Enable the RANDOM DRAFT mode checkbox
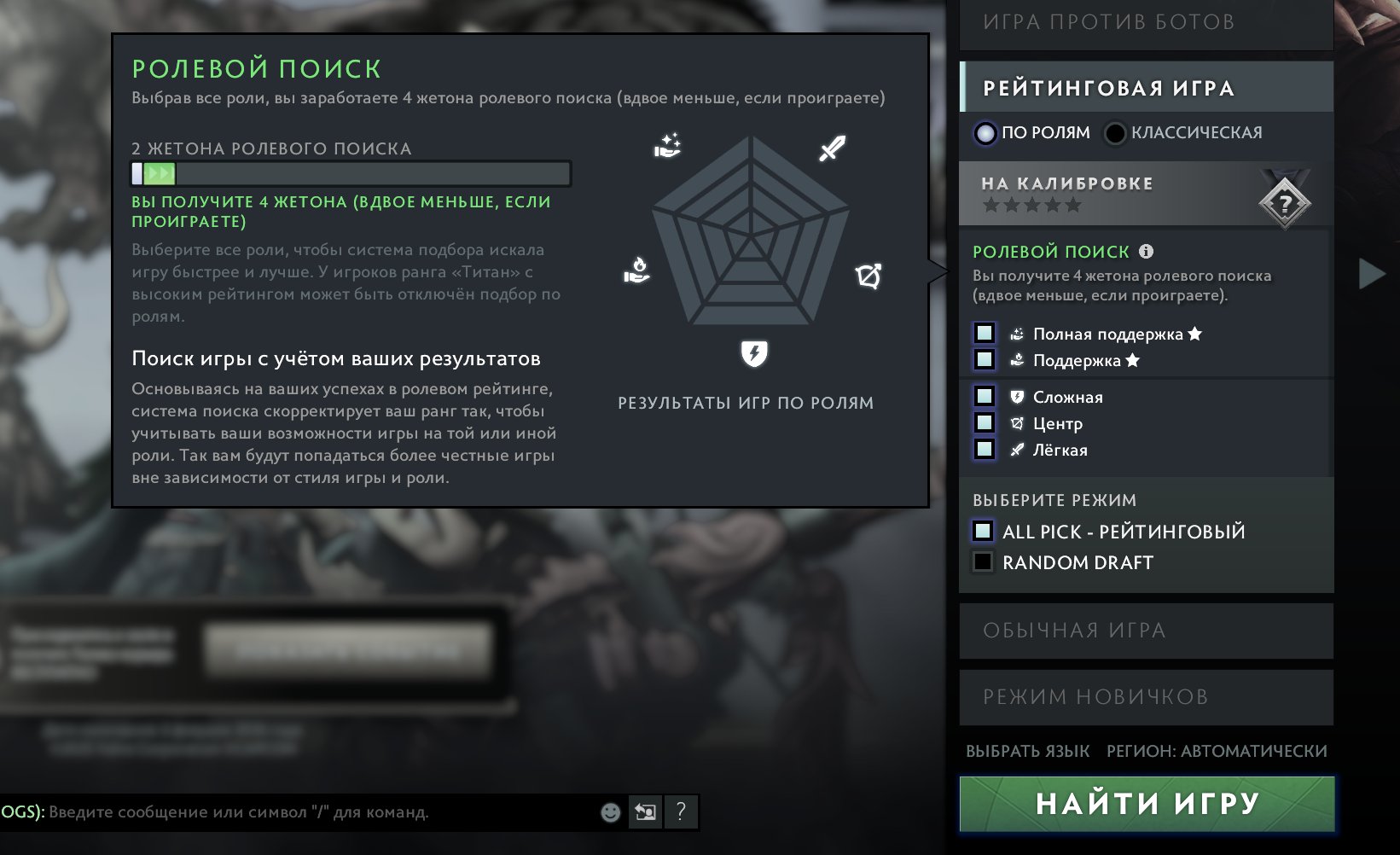 pyautogui.click(x=983, y=561)
